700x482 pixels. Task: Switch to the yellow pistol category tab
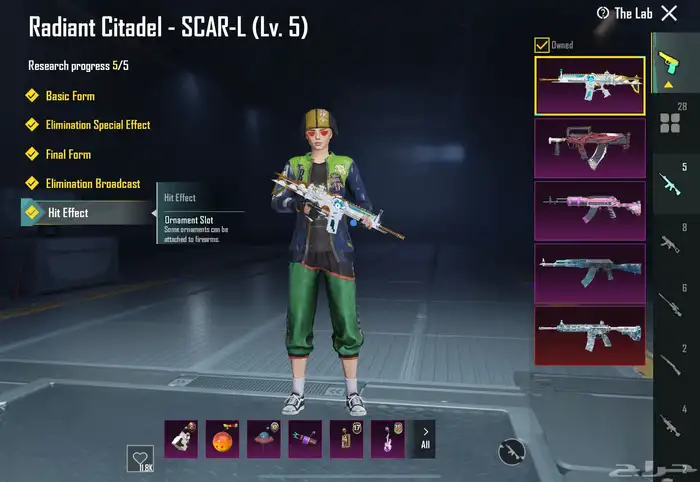click(x=669, y=69)
